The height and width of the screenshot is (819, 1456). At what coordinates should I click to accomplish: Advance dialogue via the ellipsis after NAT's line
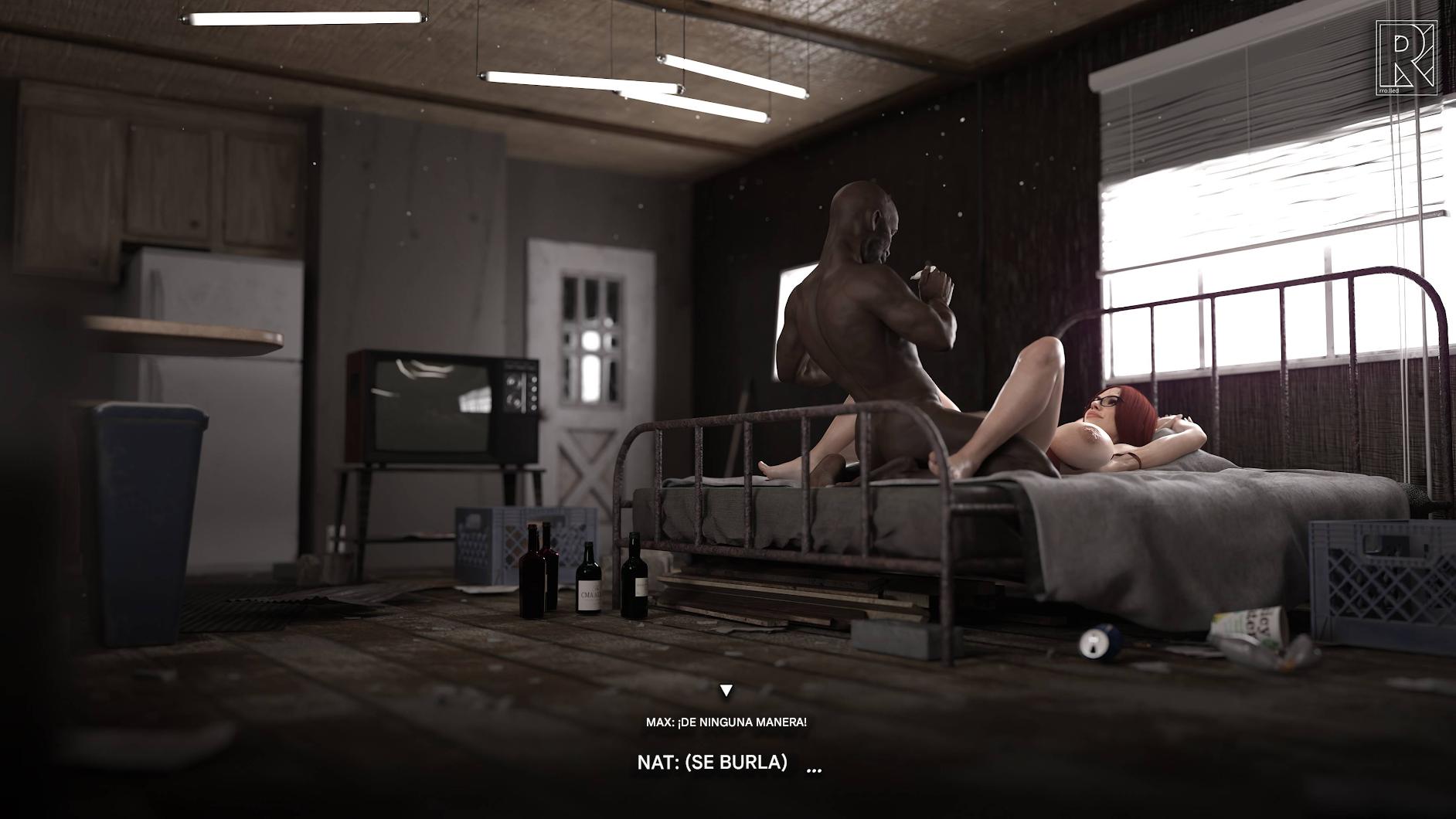814,769
